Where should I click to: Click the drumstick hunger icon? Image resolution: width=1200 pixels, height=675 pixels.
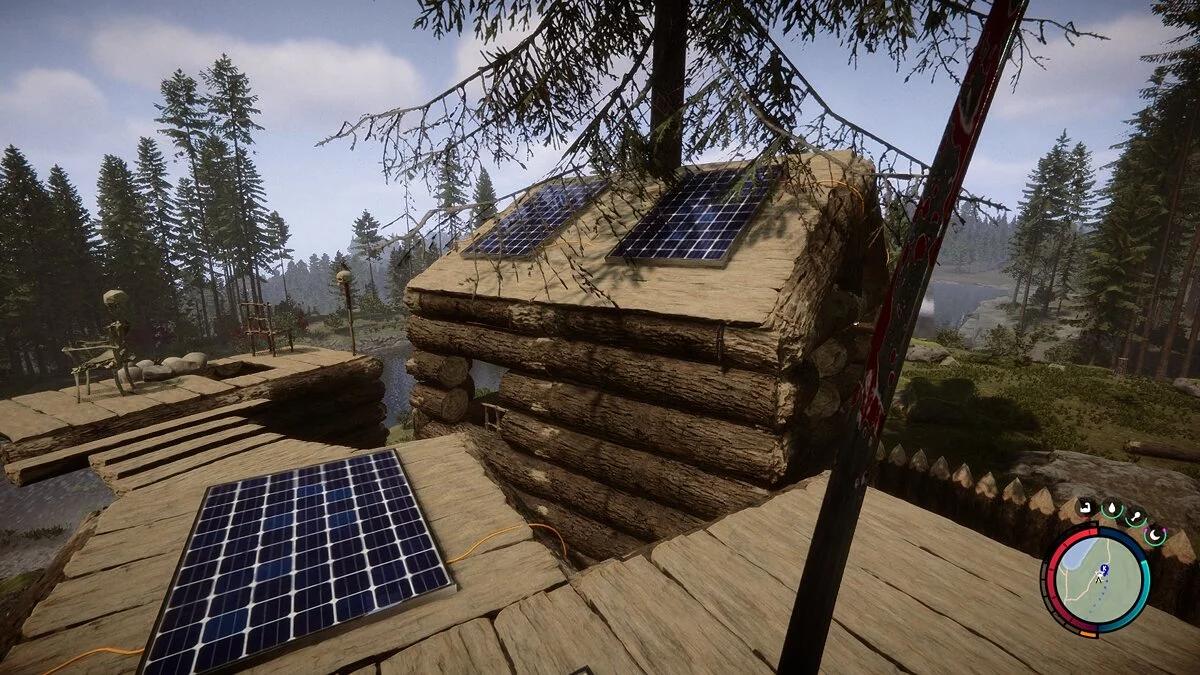click(x=1135, y=517)
